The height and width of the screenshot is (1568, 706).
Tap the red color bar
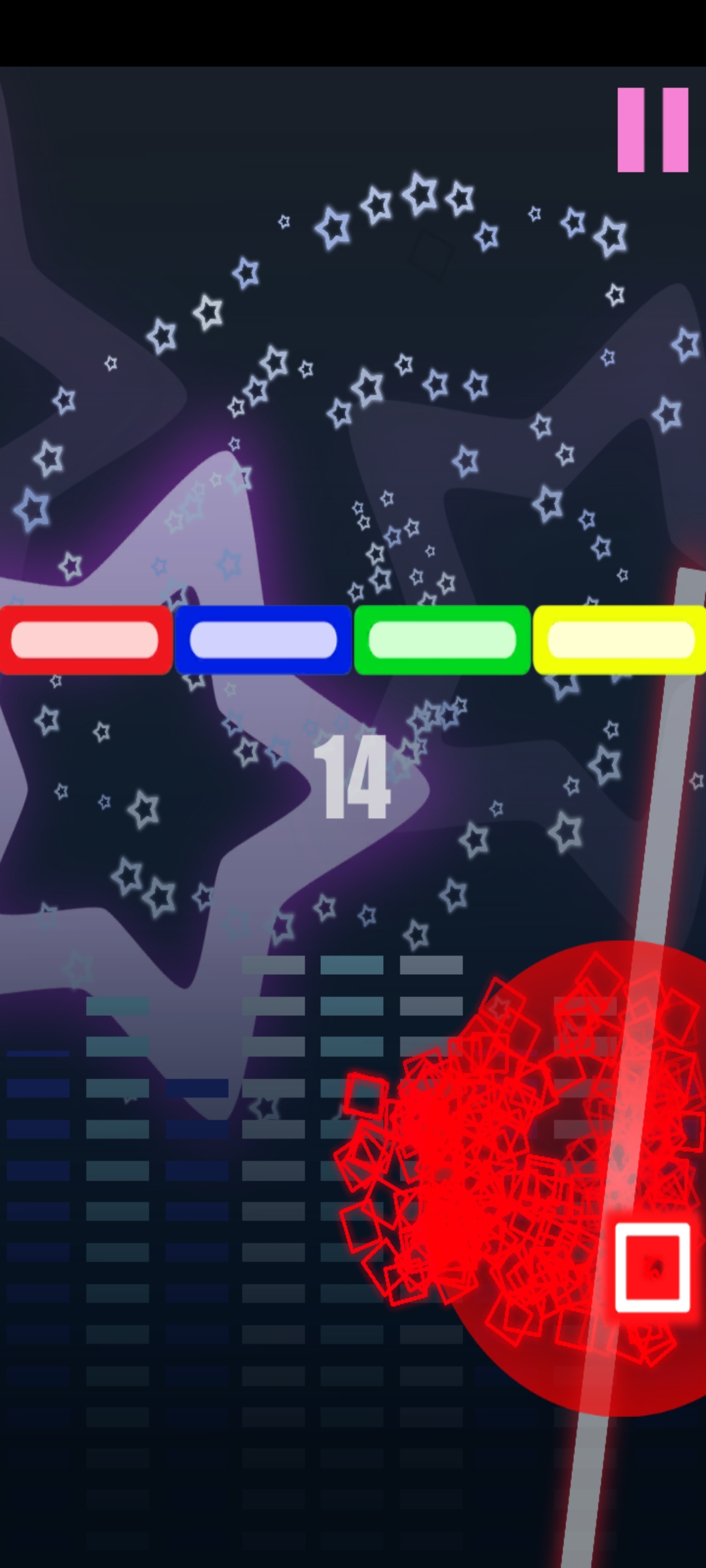[86, 640]
